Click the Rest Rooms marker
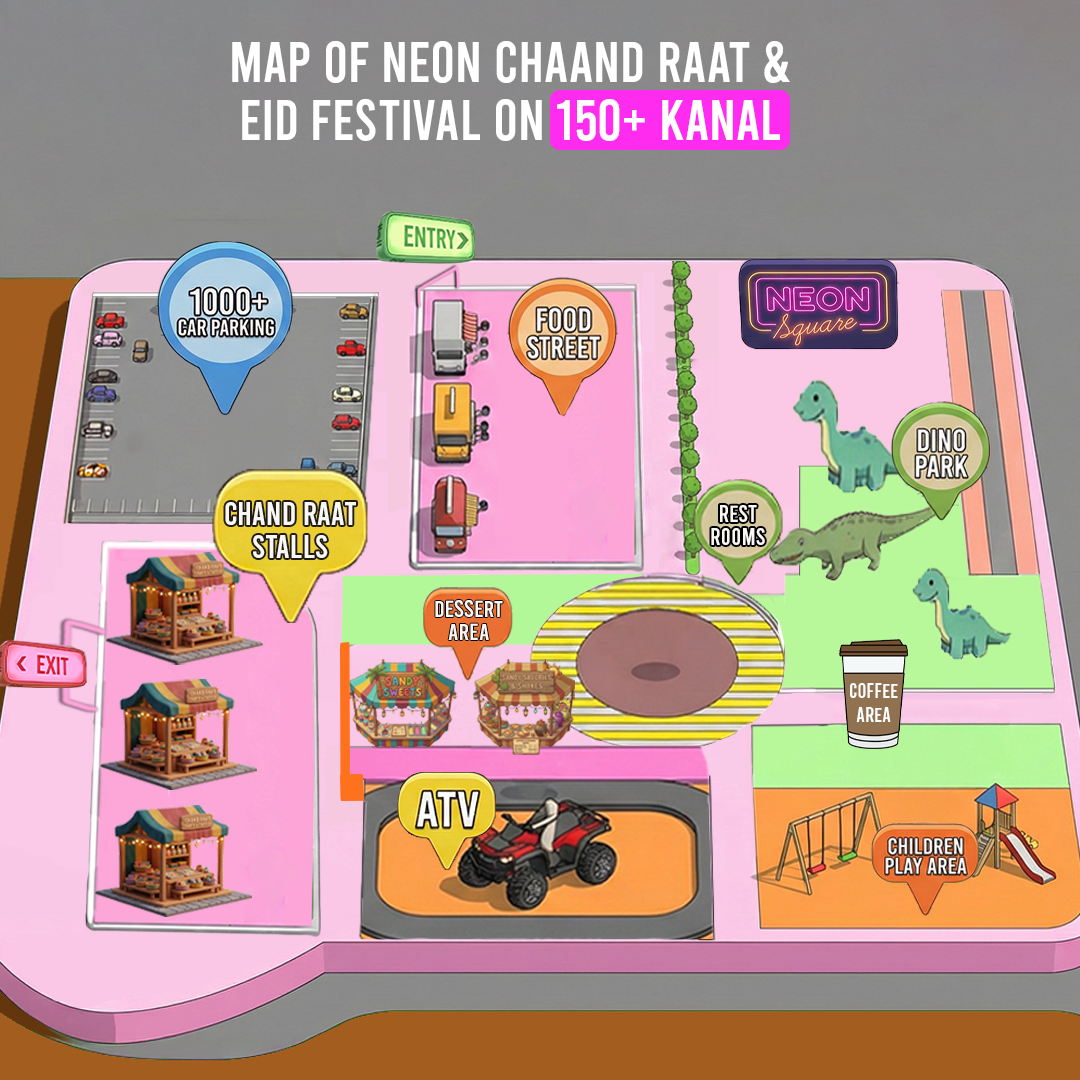The width and height of the screenshot is (1080, 1080). [737, 524]
